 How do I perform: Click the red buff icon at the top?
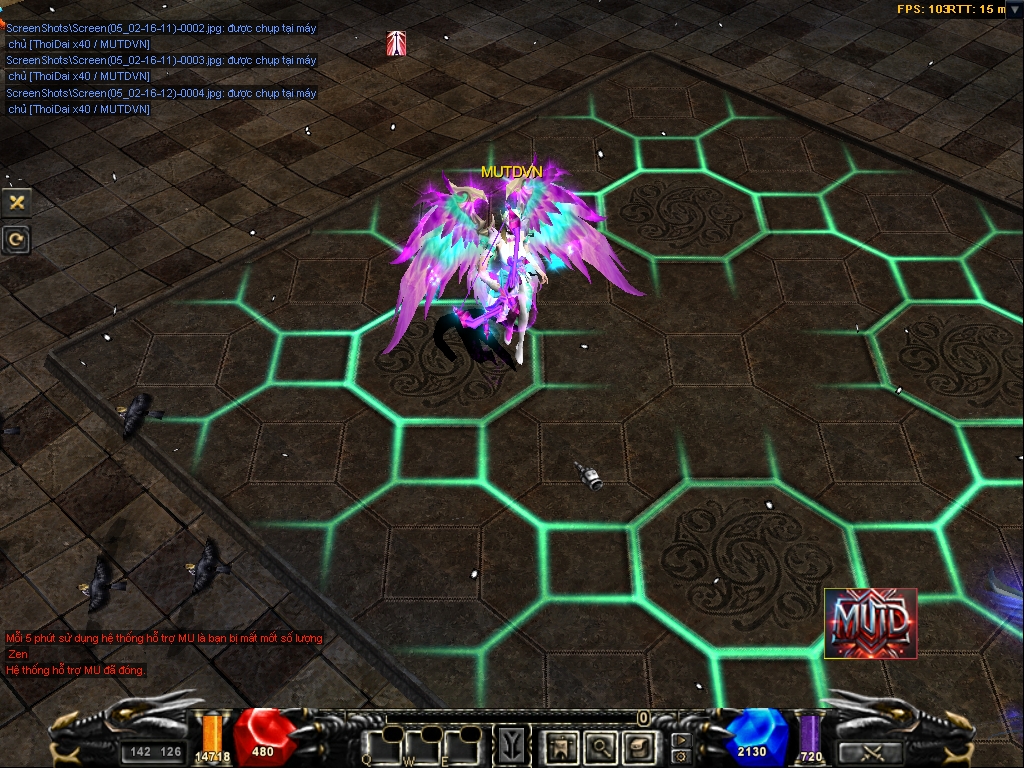[396, 44]
